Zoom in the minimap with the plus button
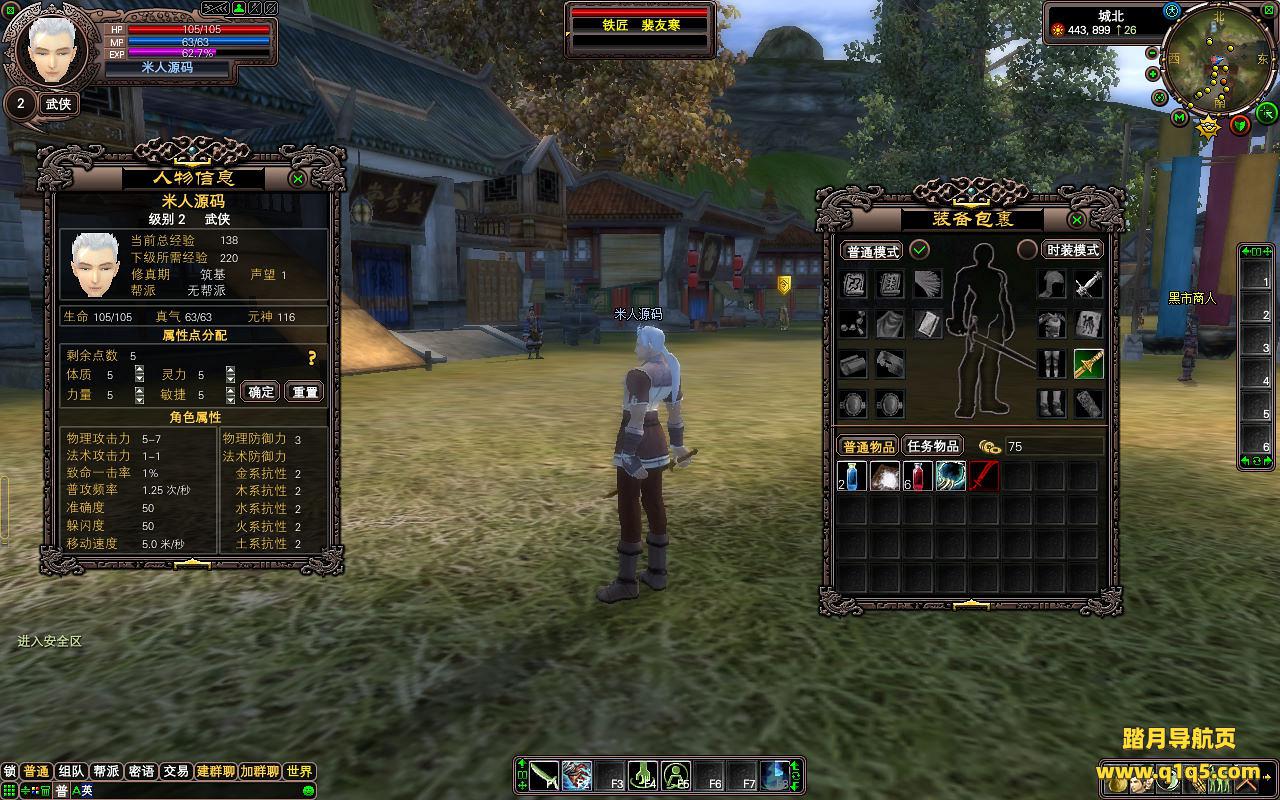The image size is (1280, 800). (1153, 74)
